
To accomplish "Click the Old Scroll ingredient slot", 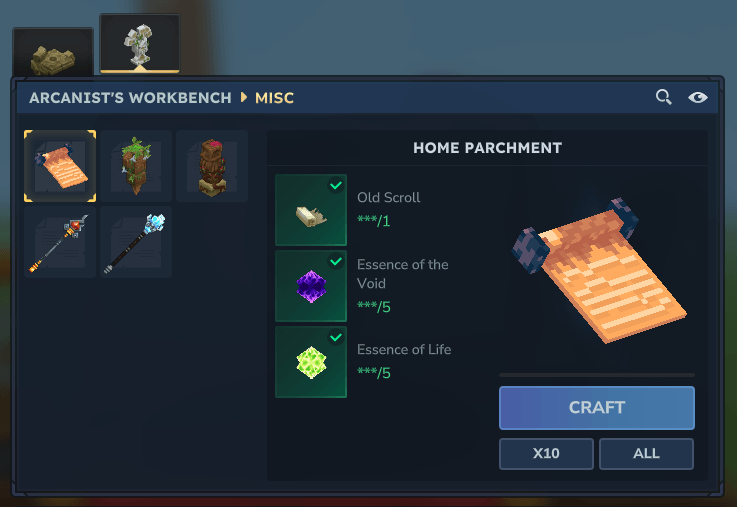I will click(311, 210).
